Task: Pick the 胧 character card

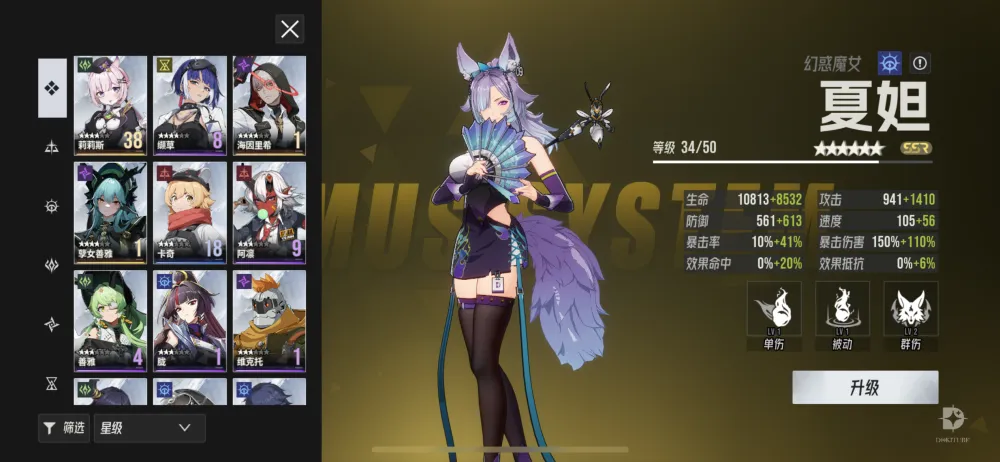Action: (190, 319)
